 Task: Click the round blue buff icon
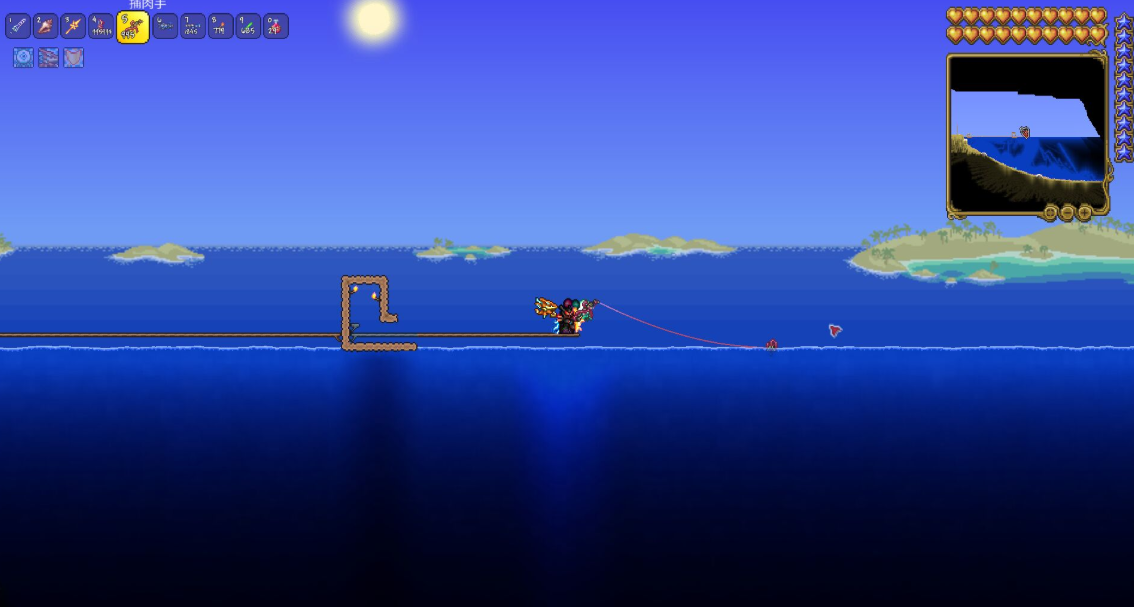23,58
